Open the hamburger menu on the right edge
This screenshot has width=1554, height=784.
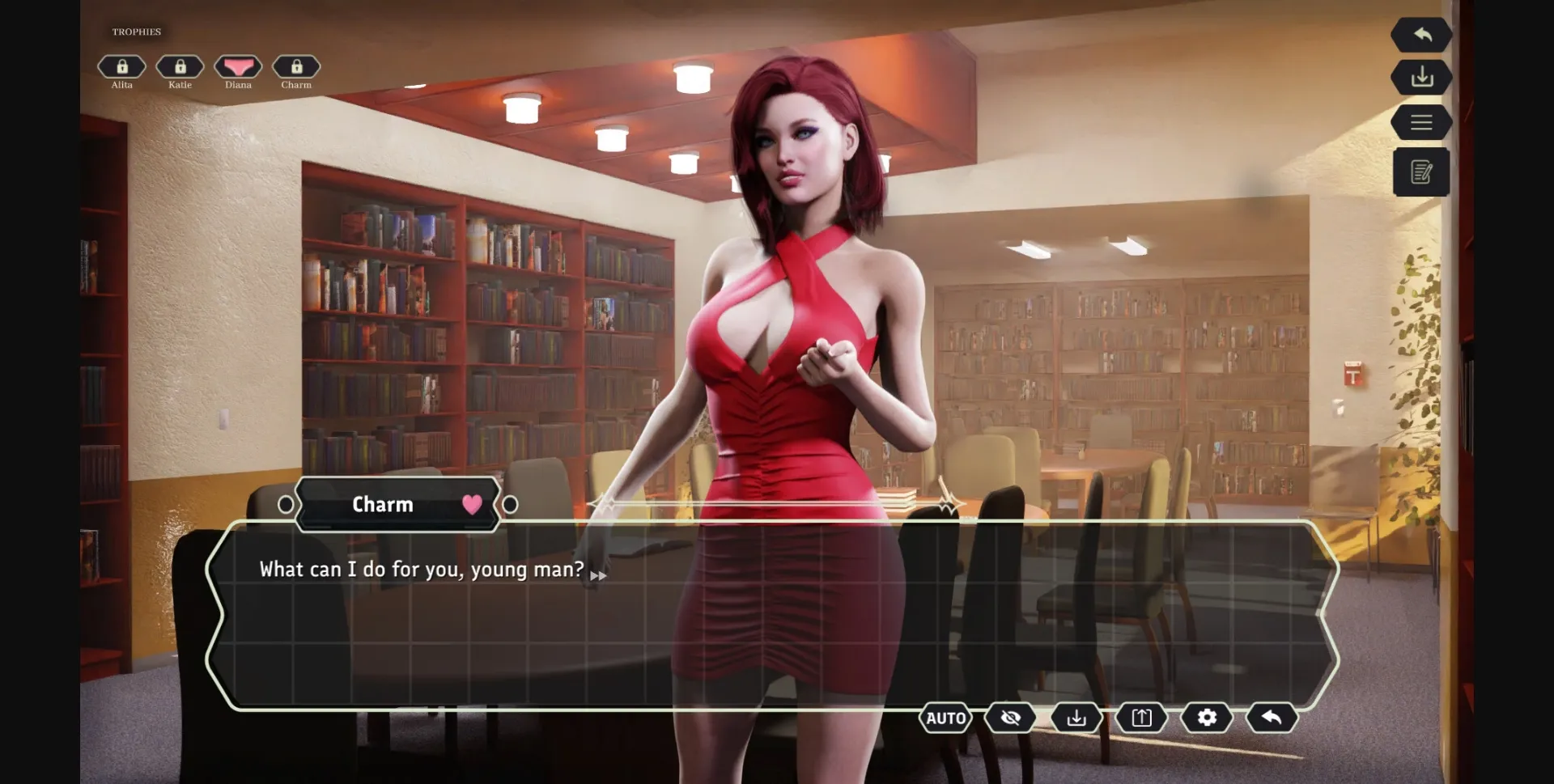[x=1421, y=122]
